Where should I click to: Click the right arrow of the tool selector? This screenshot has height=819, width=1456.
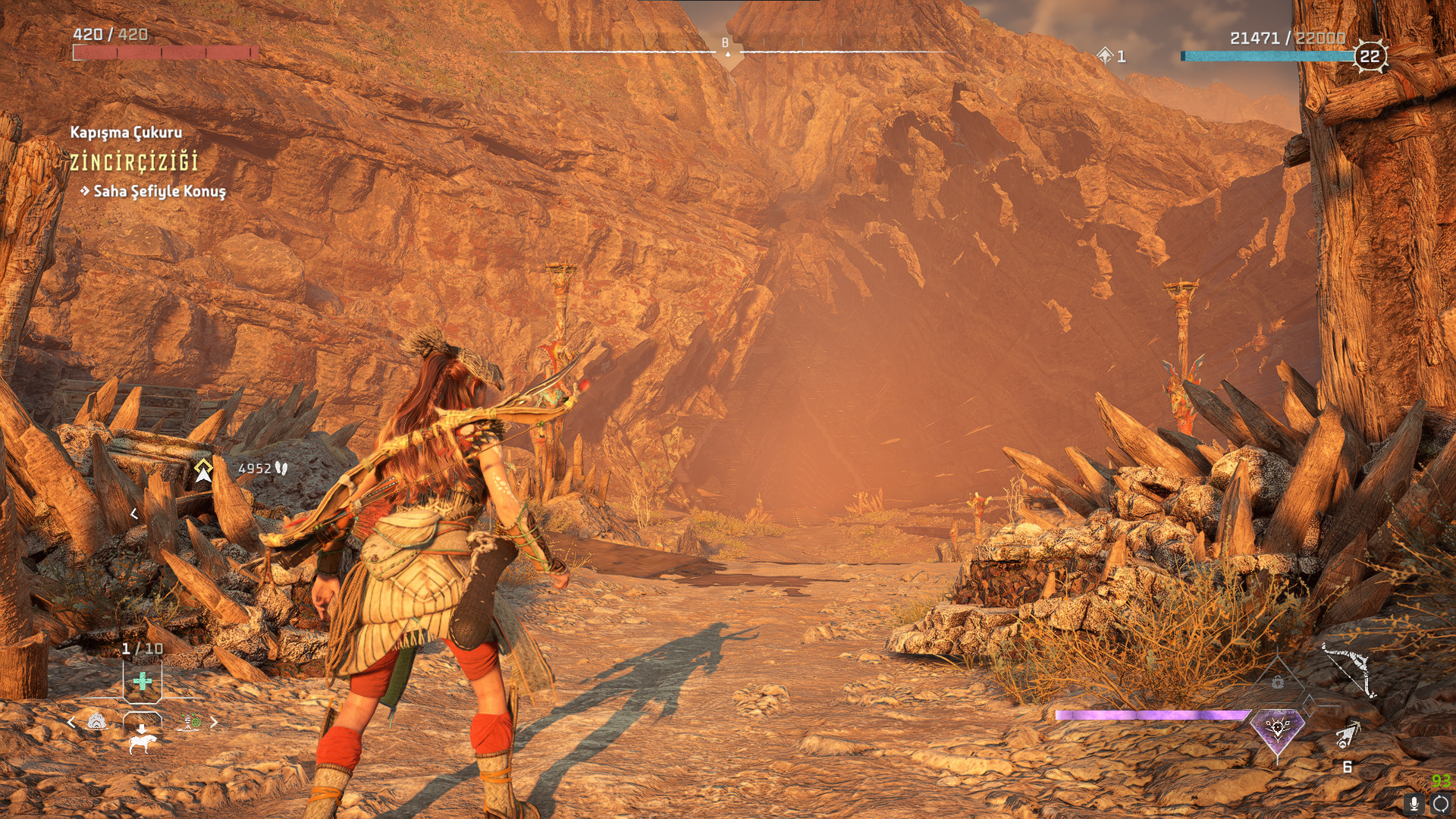click(x=214, y=723)
